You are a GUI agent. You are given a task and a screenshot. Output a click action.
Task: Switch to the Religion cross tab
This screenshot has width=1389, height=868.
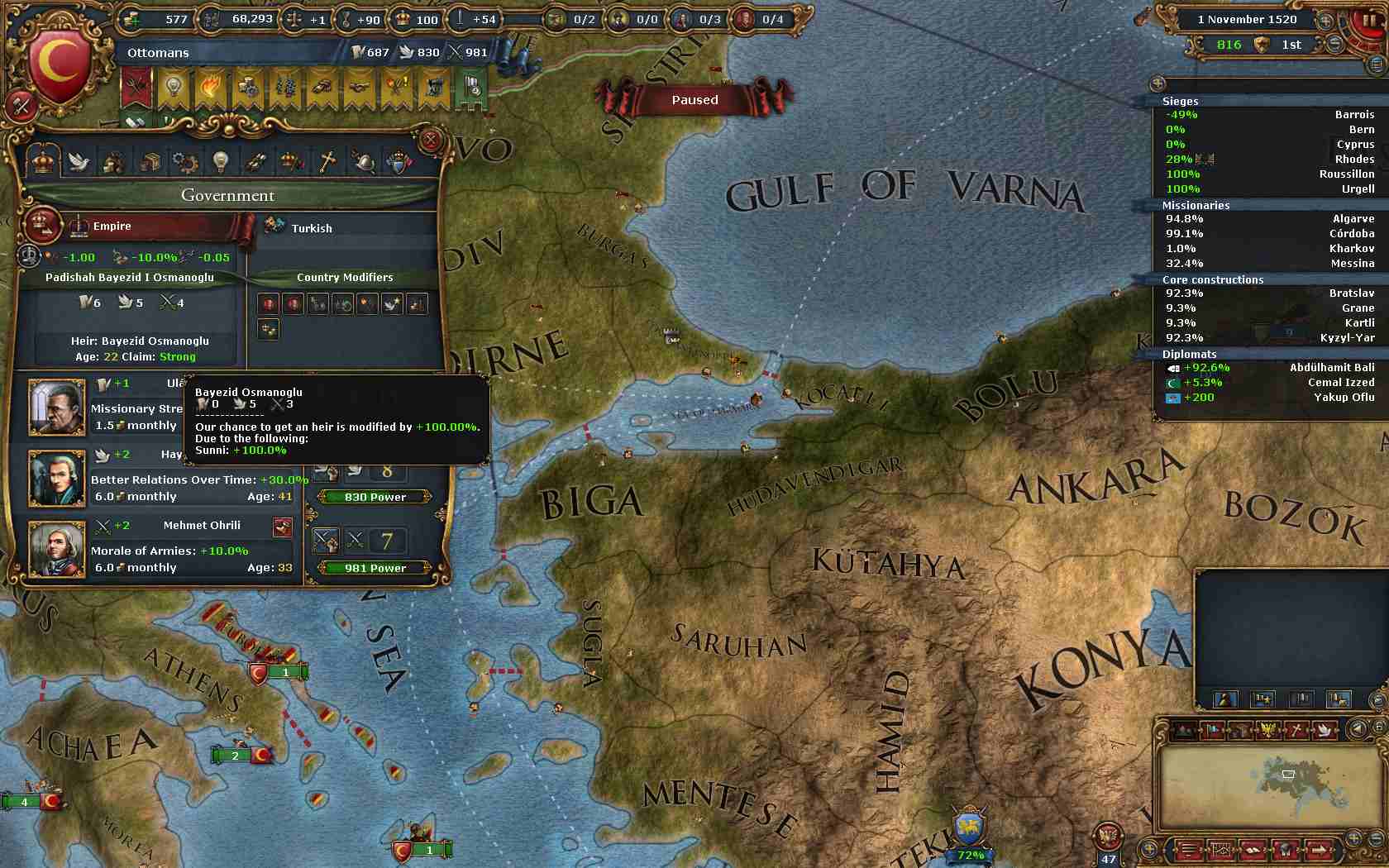click(327, 160)
